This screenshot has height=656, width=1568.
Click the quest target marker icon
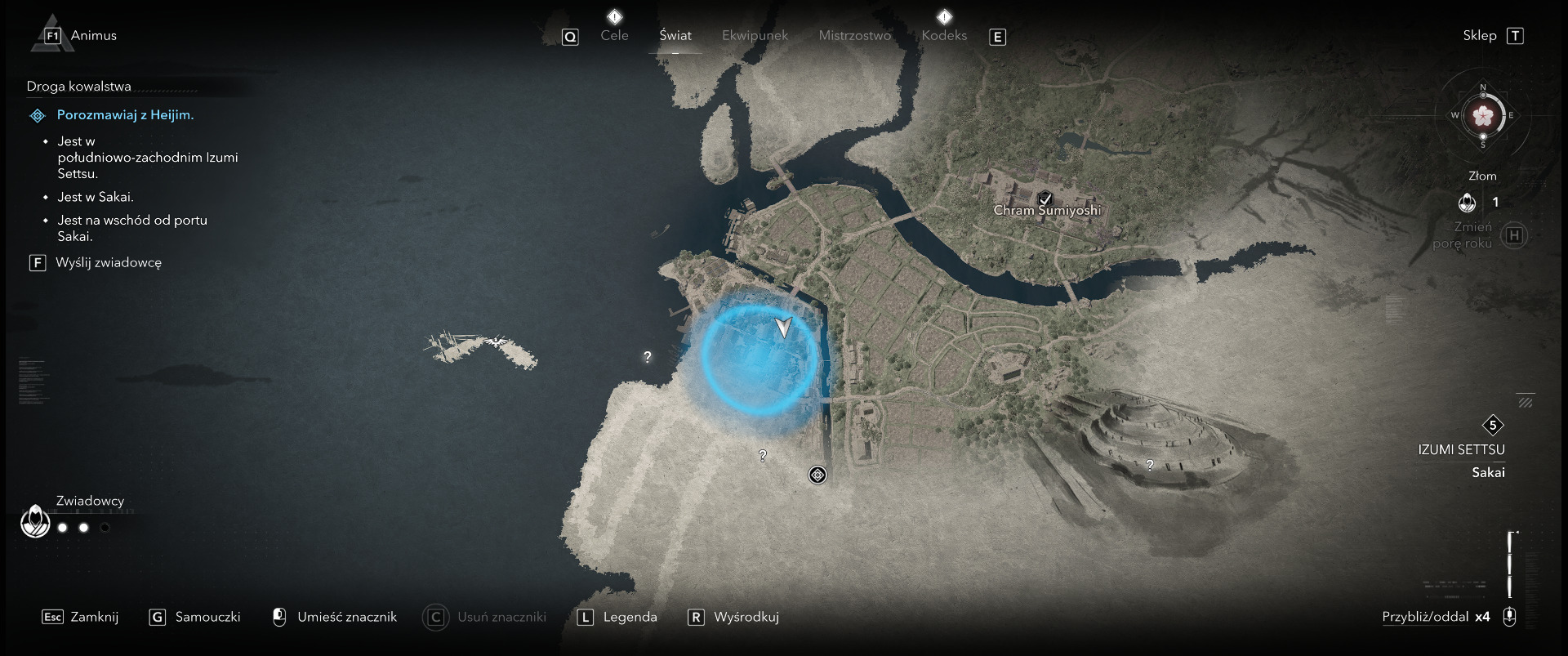click(x=817, y=475)
